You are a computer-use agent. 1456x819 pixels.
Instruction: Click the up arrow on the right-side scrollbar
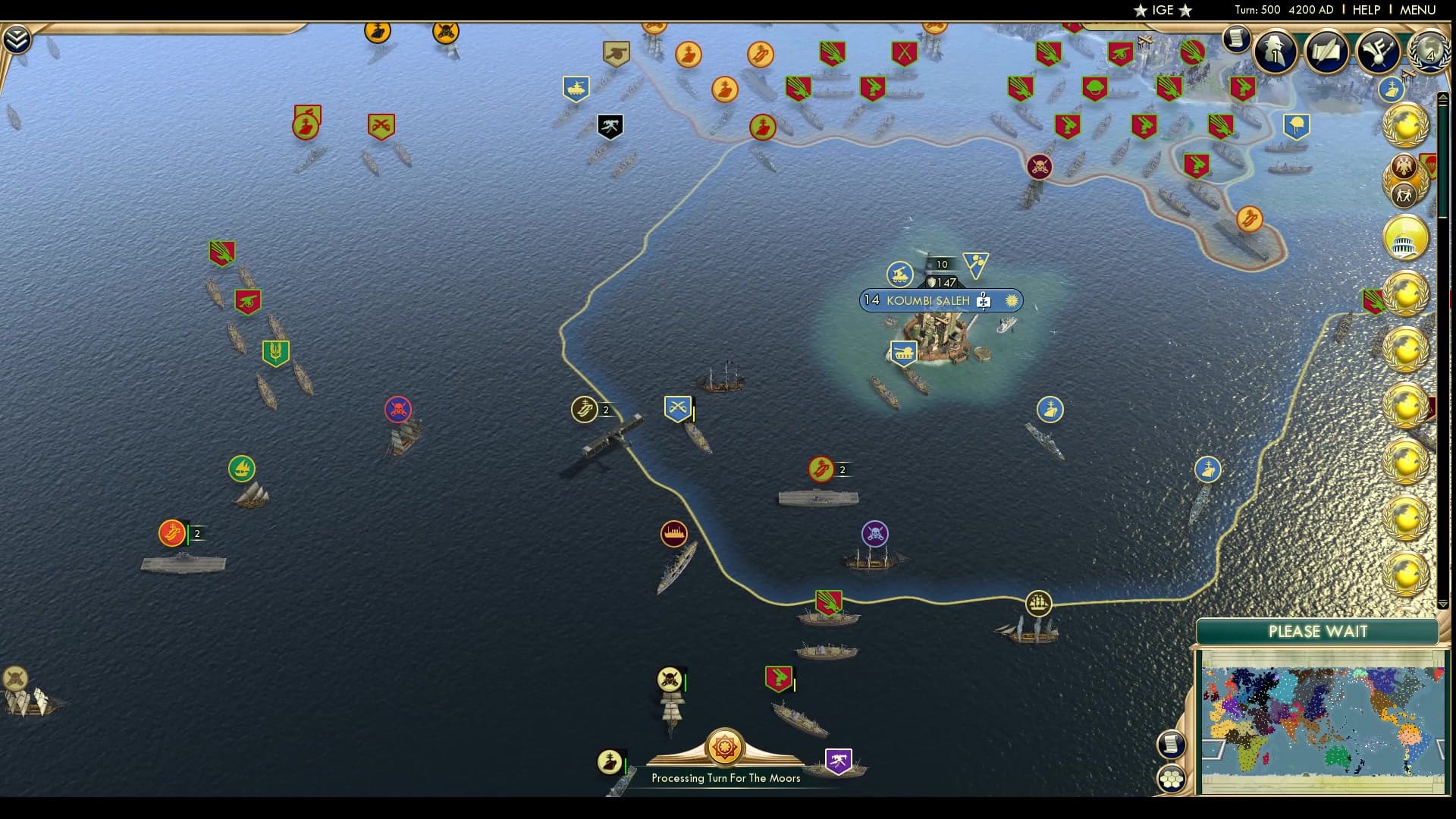(x=1443, y=96)
